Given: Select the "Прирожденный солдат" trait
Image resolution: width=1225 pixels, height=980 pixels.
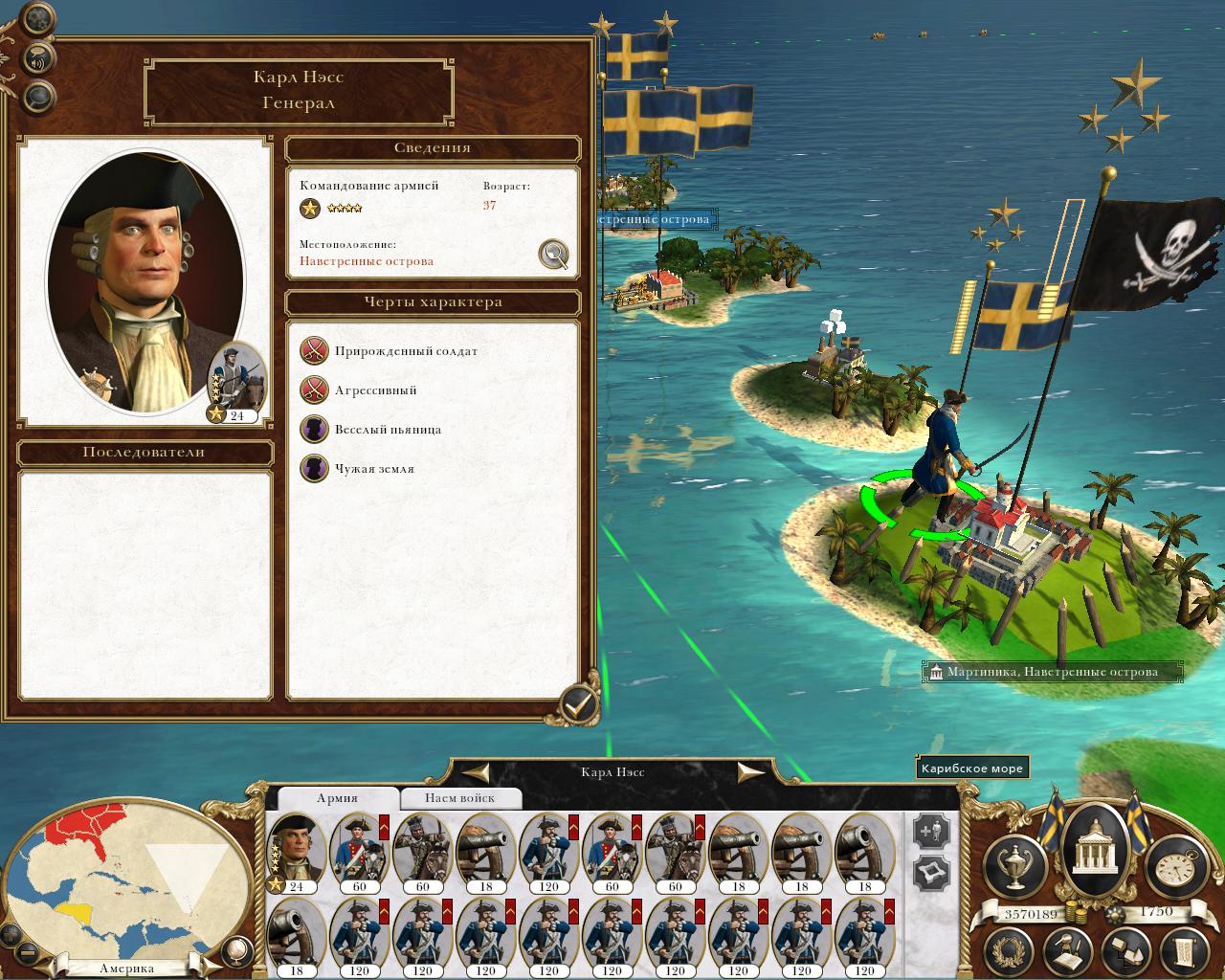Looking at the screenshot, I should pos(314,351).
